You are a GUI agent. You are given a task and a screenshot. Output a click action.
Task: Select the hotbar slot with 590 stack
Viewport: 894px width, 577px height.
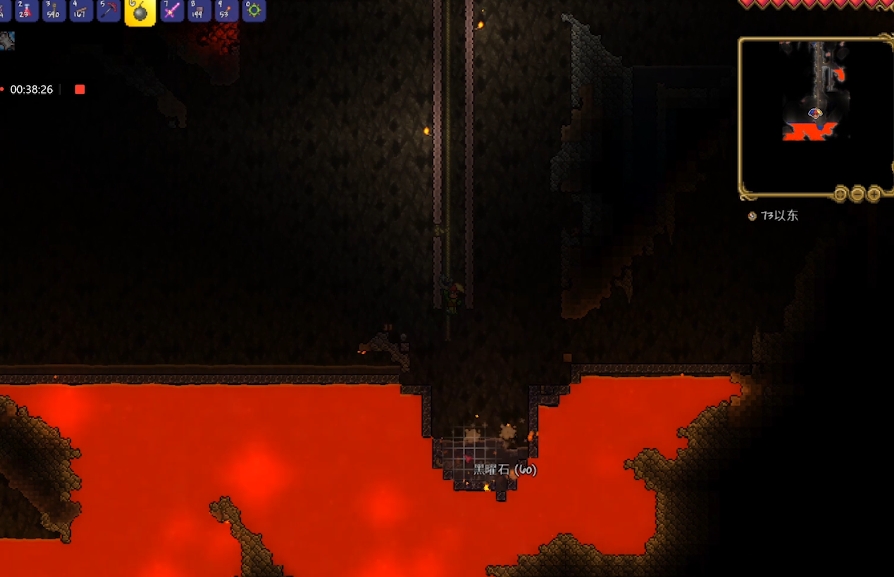click(x=54, y=10)
